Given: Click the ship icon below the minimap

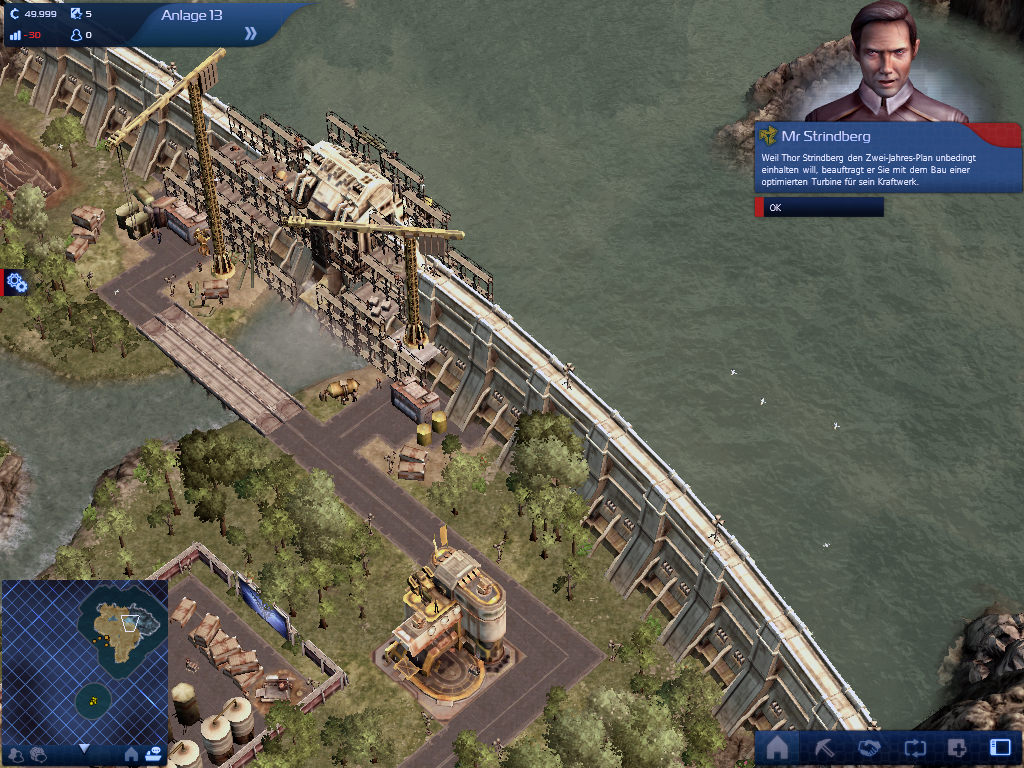Looking at the screenshot, I should (x=154, y=754).
